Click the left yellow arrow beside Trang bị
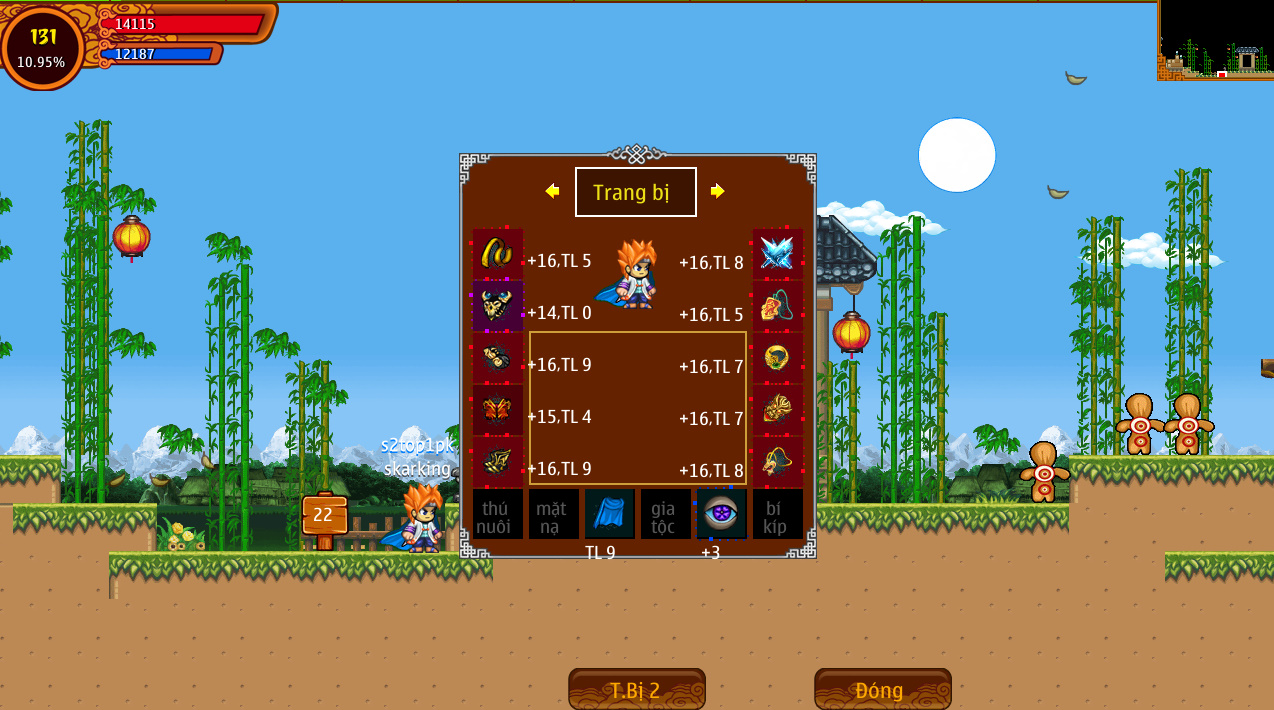Viewport: 1274px width, 710px height. 552,191
